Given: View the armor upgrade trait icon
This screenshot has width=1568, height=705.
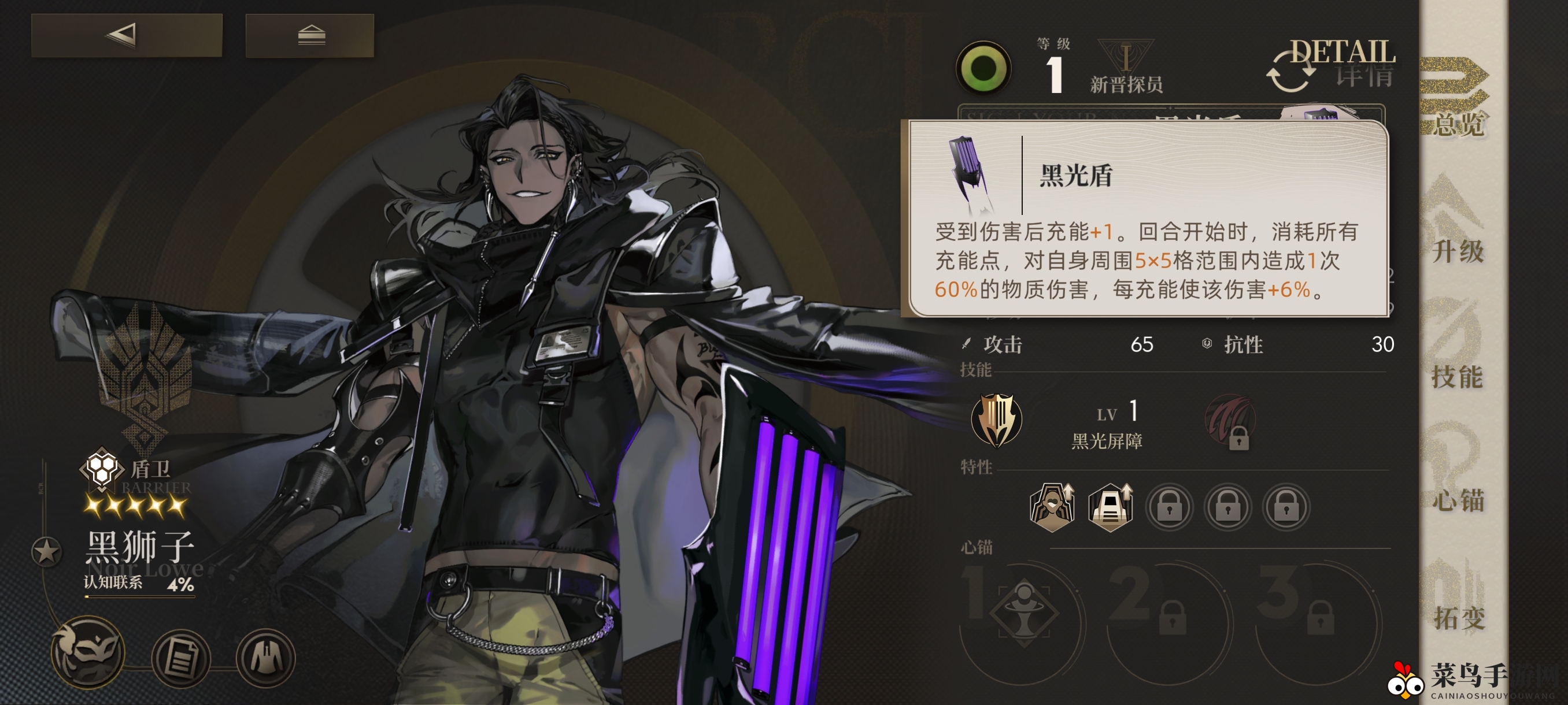Looking at the screenshot, I should click(x=1110, y=507).
